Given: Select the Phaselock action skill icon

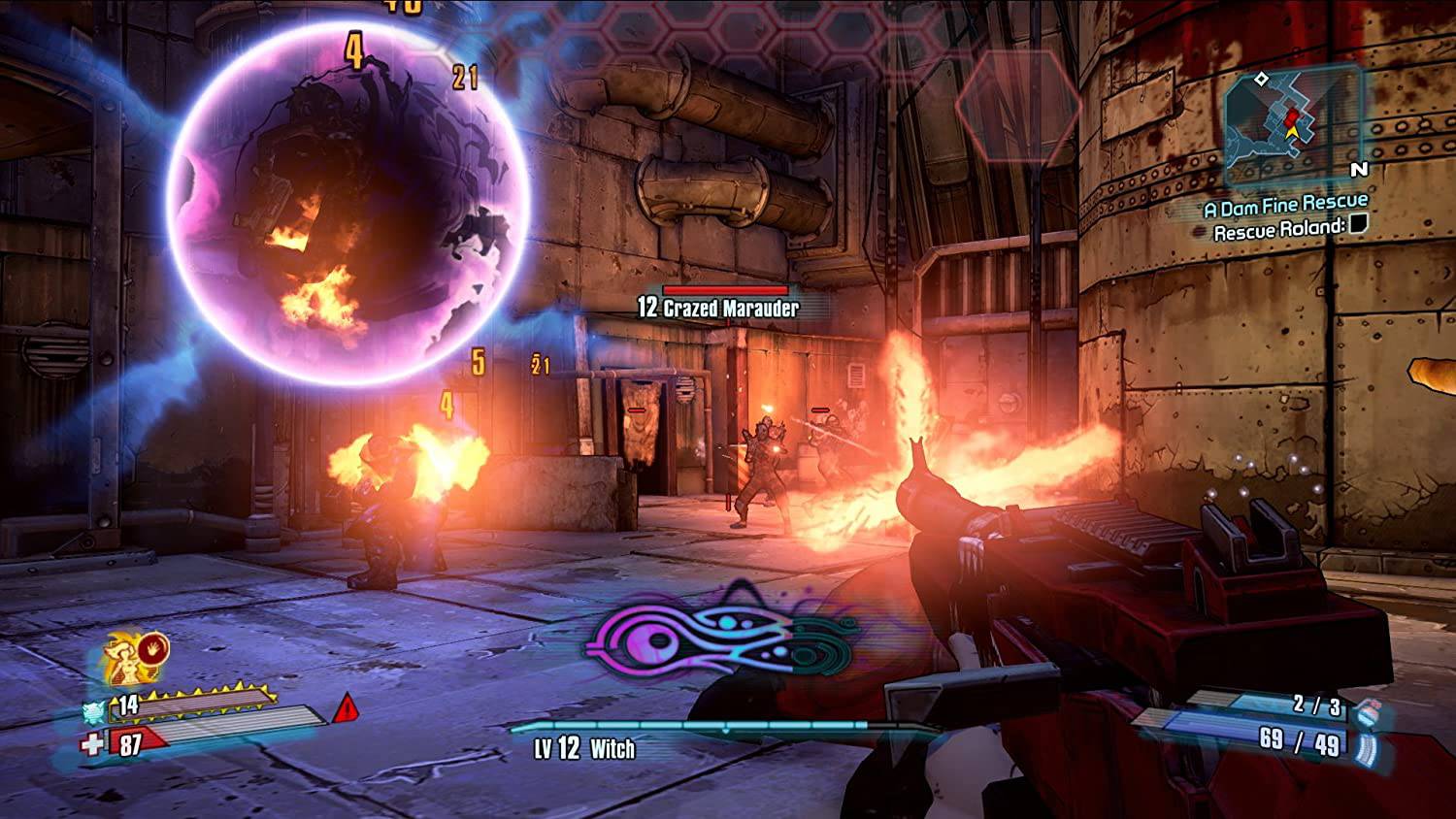Looking at the screenshot, I should tap(153, 649).
